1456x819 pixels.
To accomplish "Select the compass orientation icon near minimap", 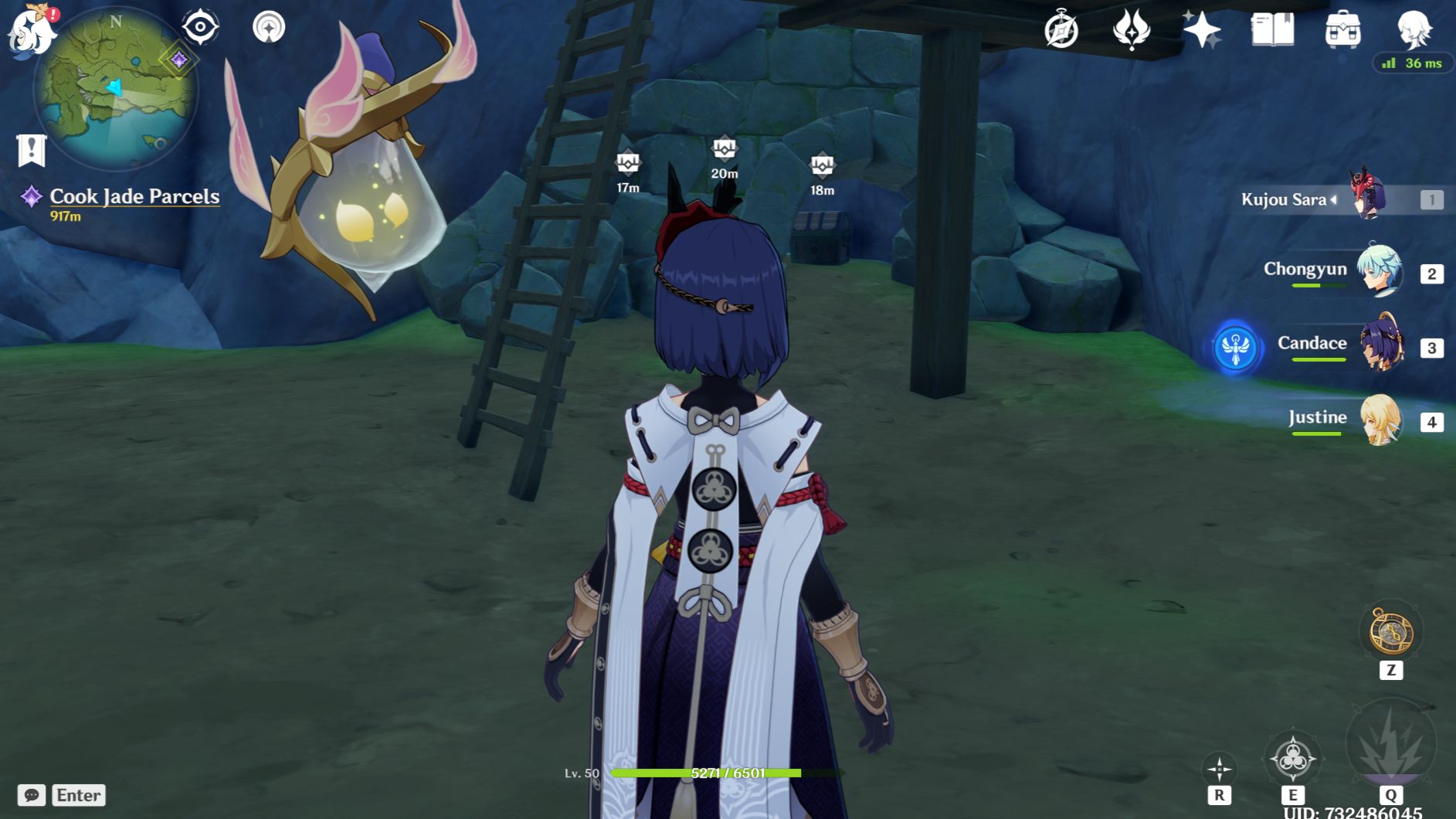I will [x=199, y=25].
